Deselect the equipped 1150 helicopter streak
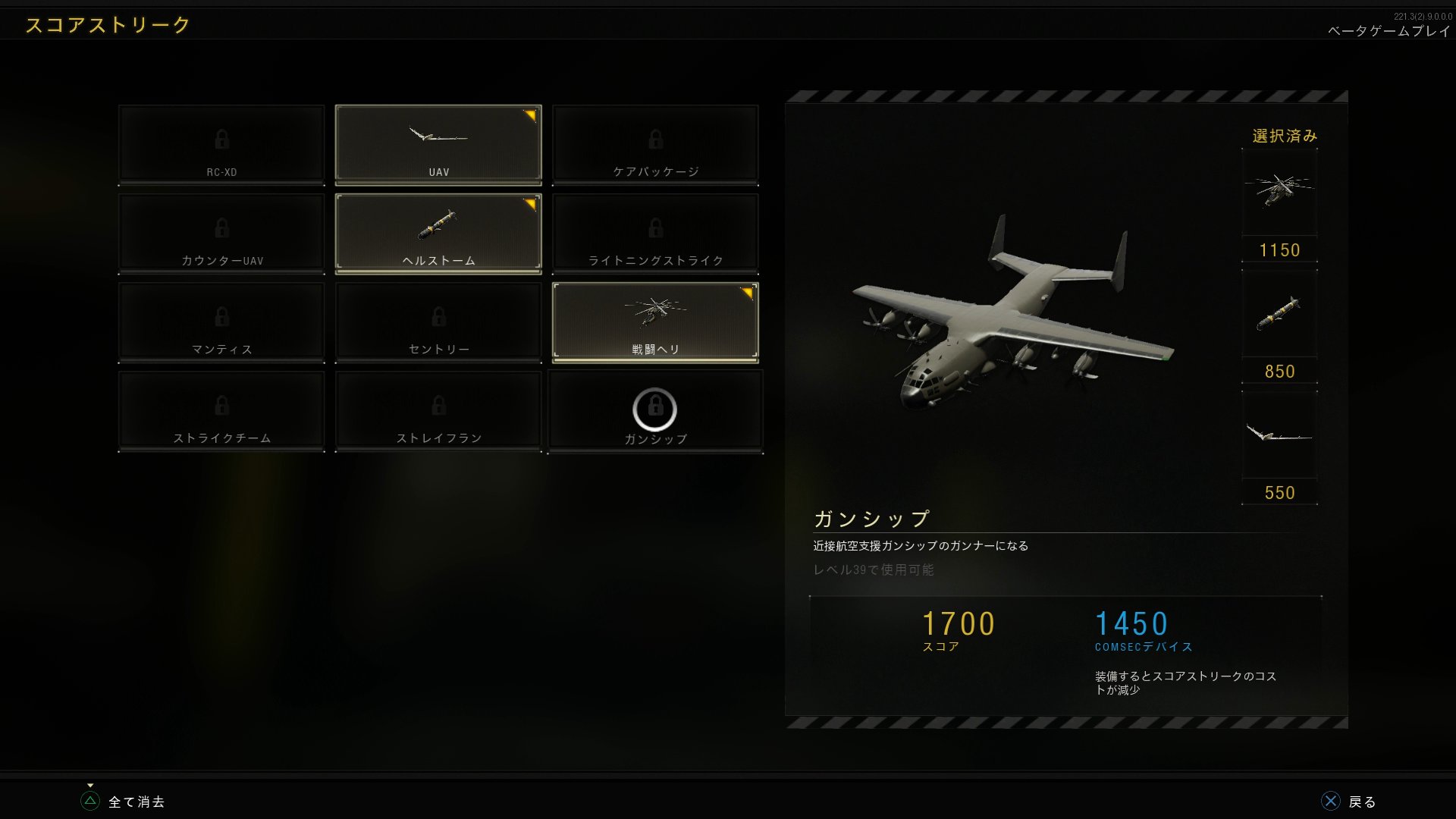The image size is (1456, 819). tap(1279, 193)
